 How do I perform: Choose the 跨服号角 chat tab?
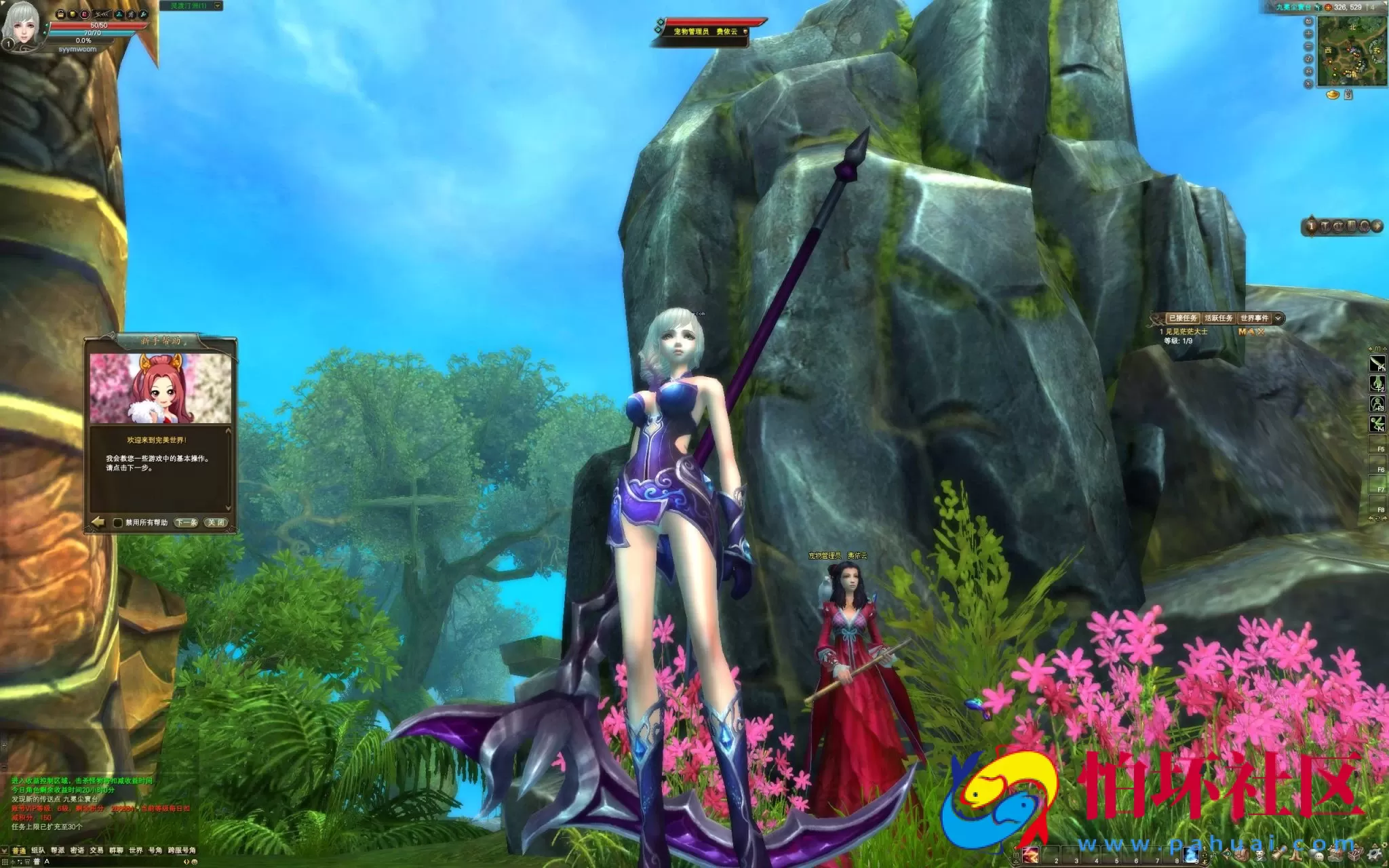182,850
